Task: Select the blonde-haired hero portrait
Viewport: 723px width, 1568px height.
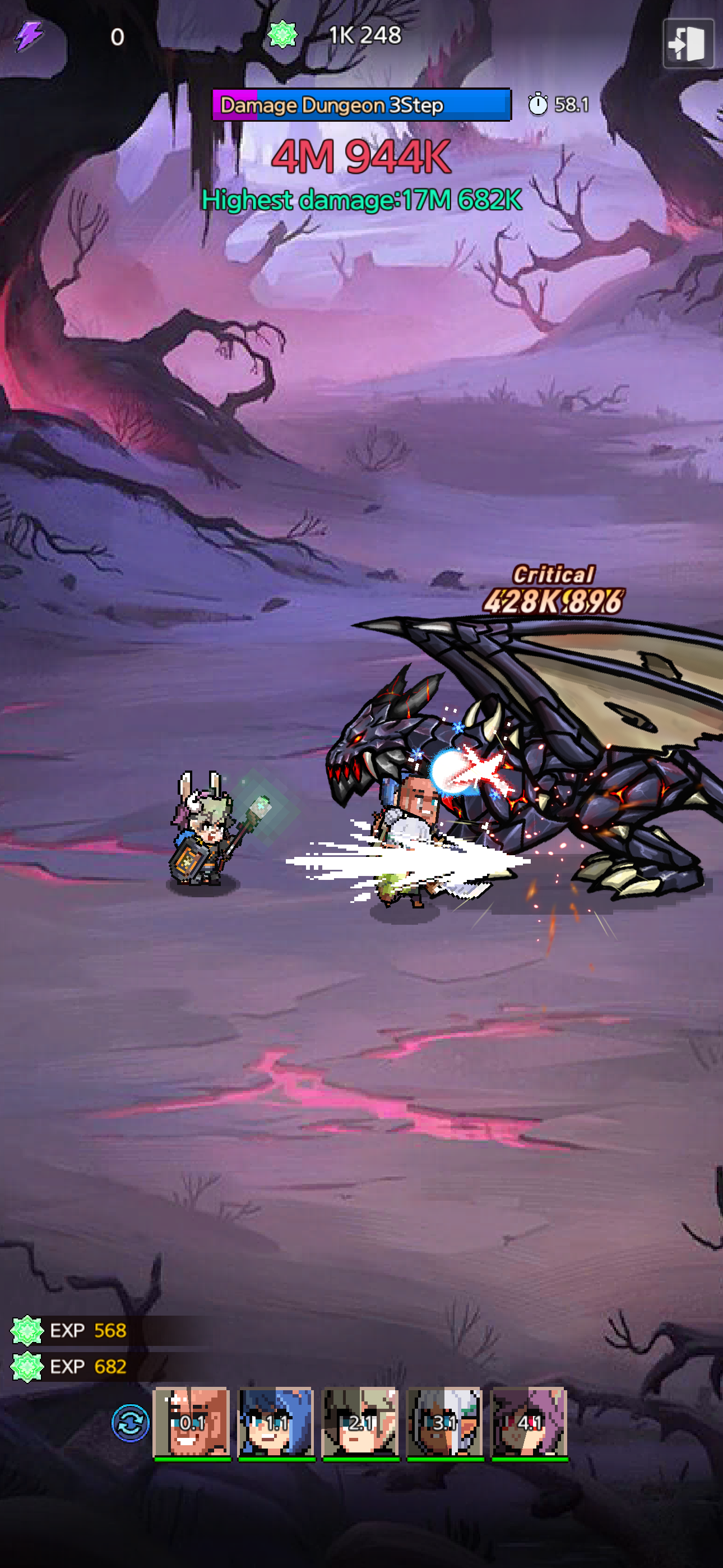Action: (x=360, y=1422)
